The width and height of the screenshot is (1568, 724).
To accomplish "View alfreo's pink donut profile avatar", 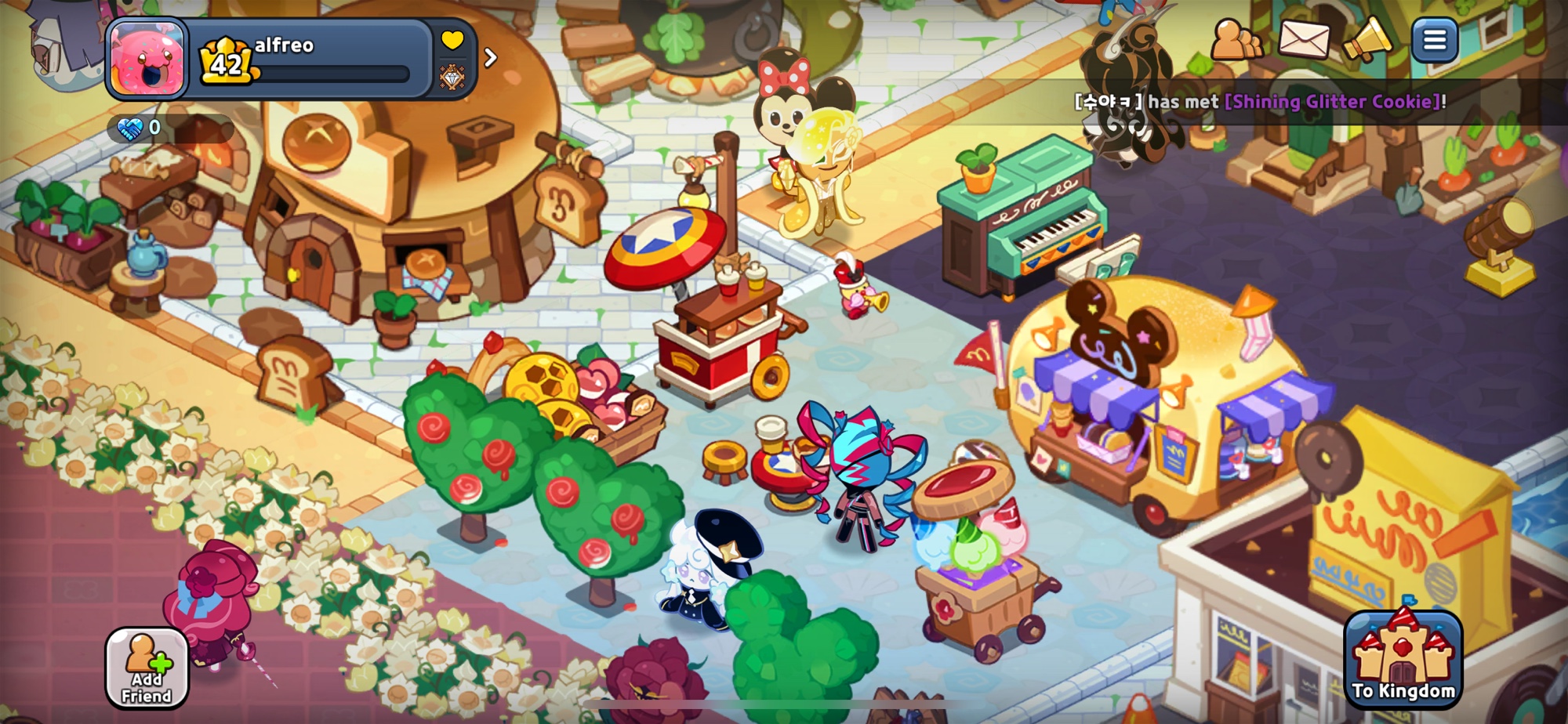I will [x=148, y=59].
